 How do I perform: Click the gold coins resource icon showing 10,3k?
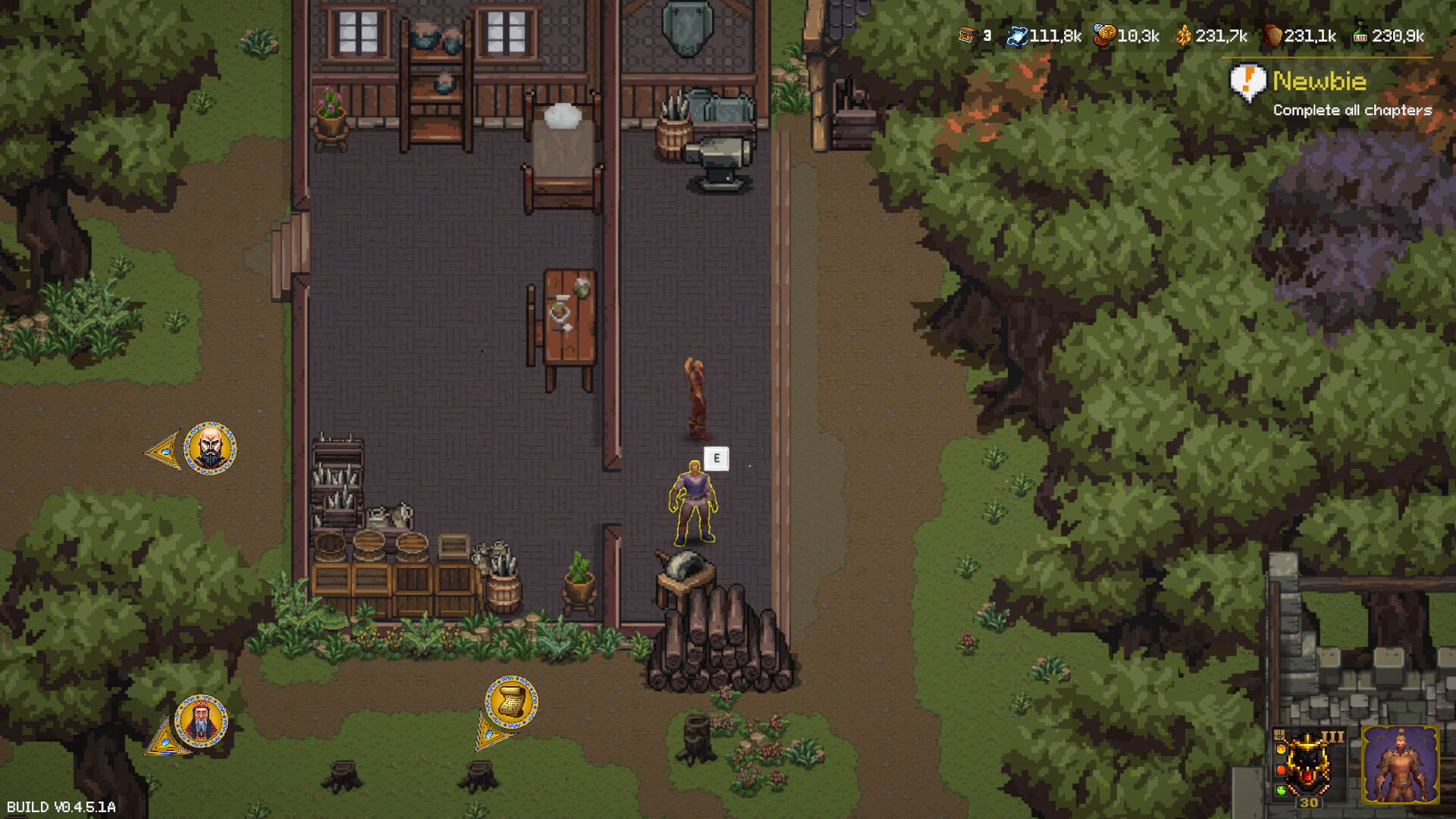[1104, 36]
